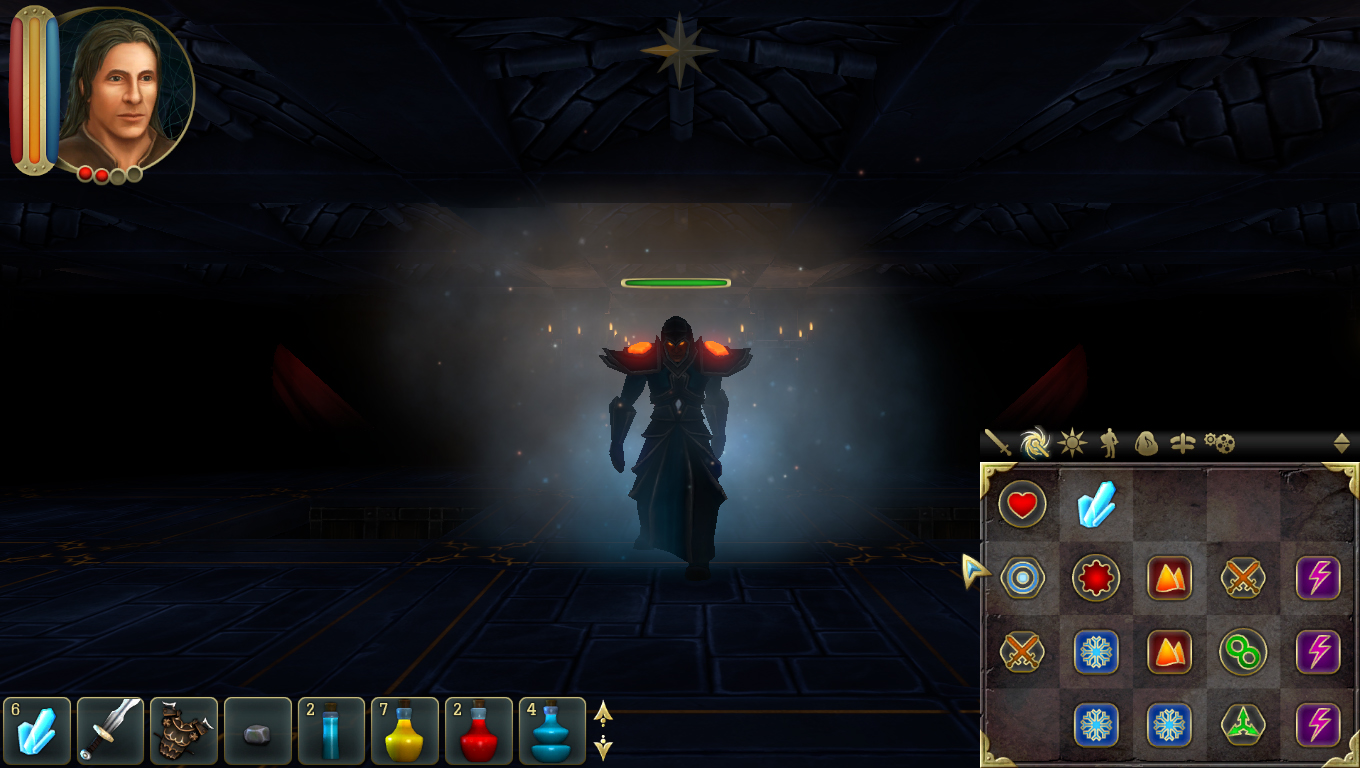1360x768 pixels.
Task: Select the red heart spell icon
Action: [x=1022, y=505]
